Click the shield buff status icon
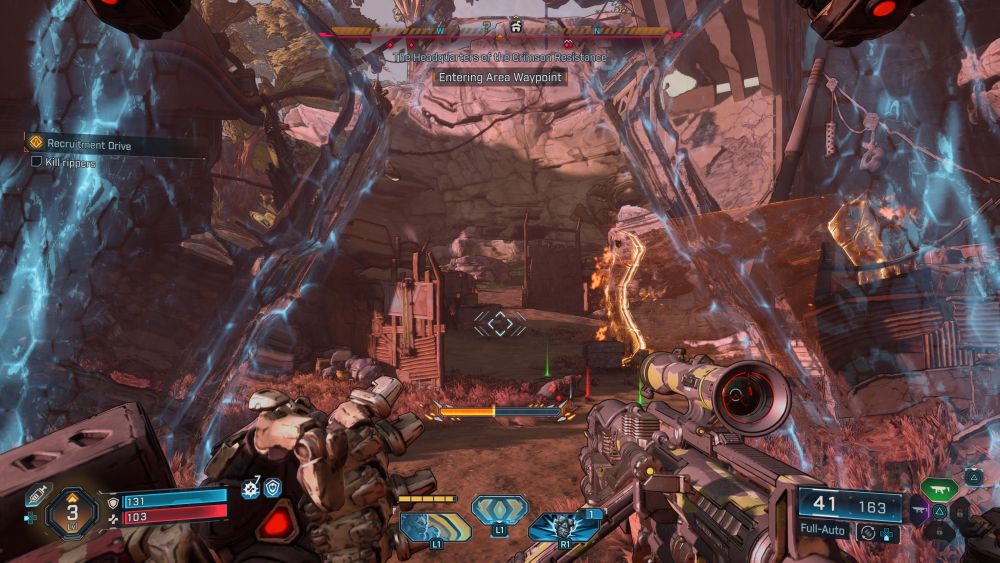Screen dimensions: 1000x563 [x=272, y=488]
